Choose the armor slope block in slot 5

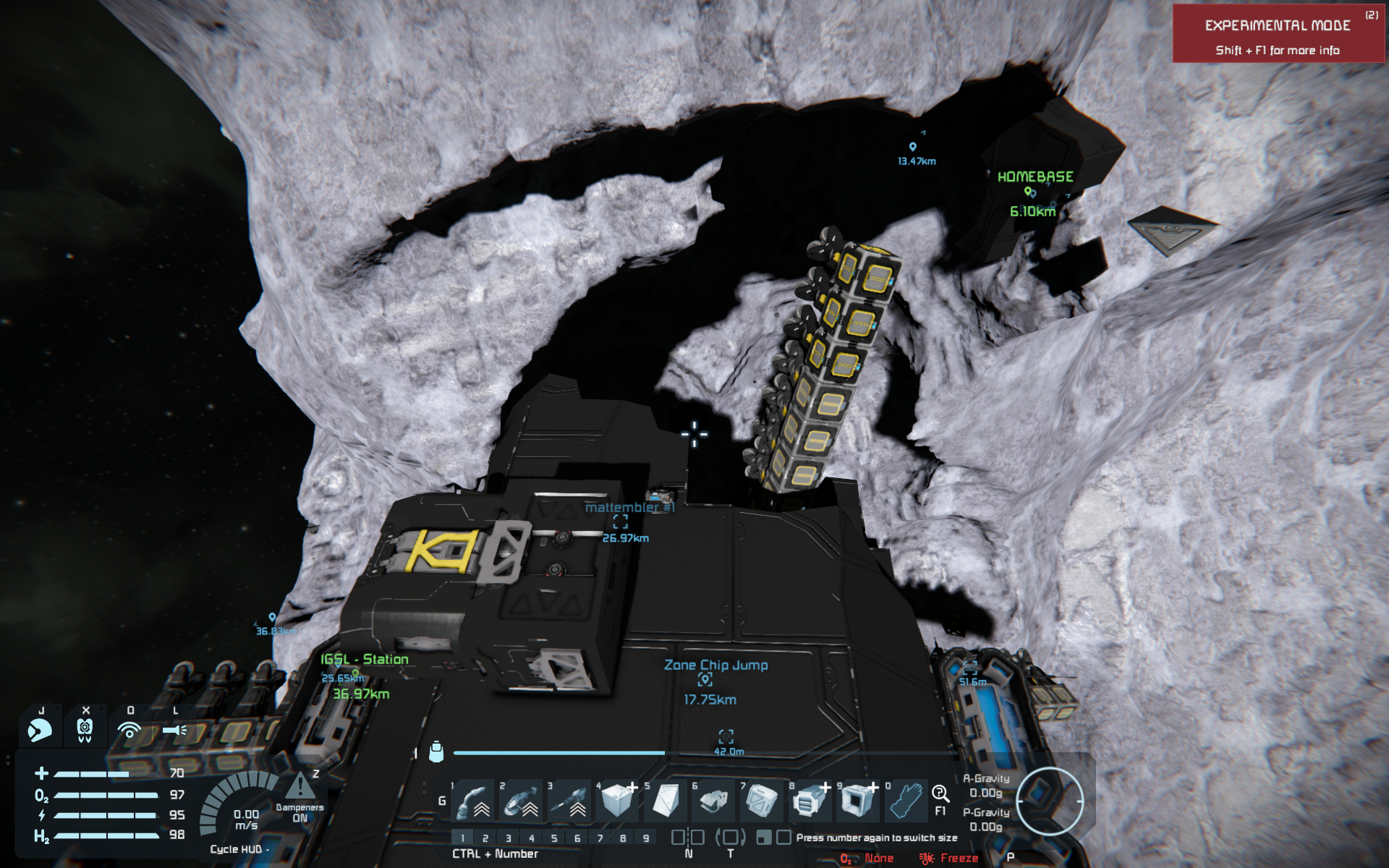click(x=666, y=801)
